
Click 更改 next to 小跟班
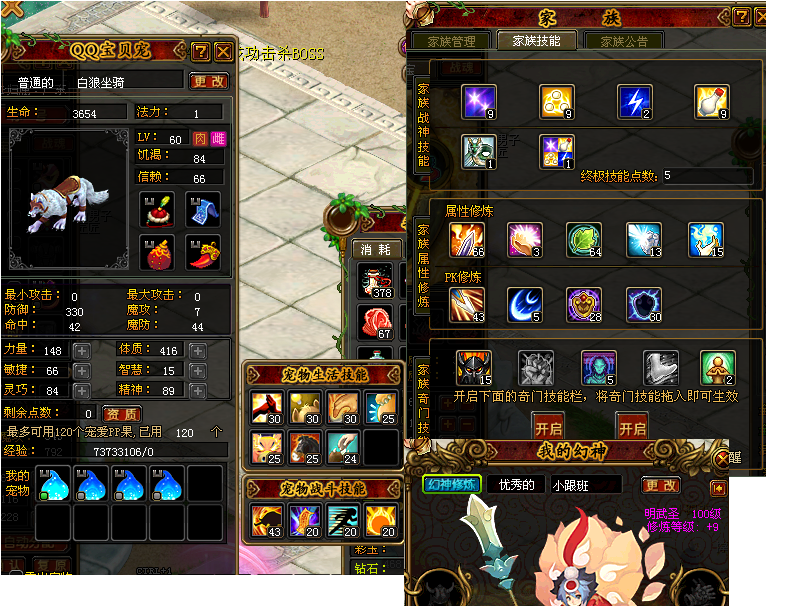(x=661, y=485)
